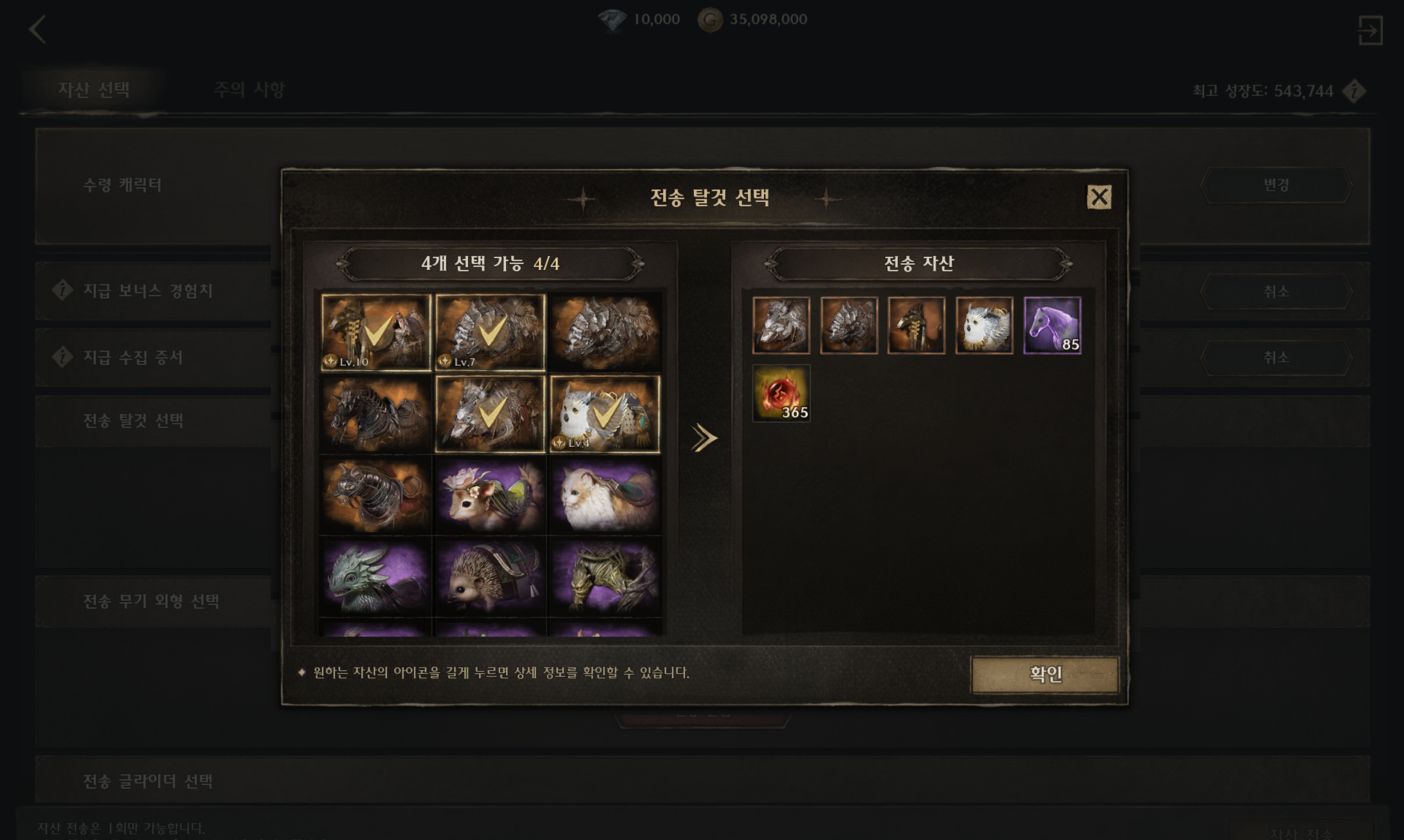Screen dimensions: 1404x840
Task: Choose the hedgehog mount
Action: 490,577
